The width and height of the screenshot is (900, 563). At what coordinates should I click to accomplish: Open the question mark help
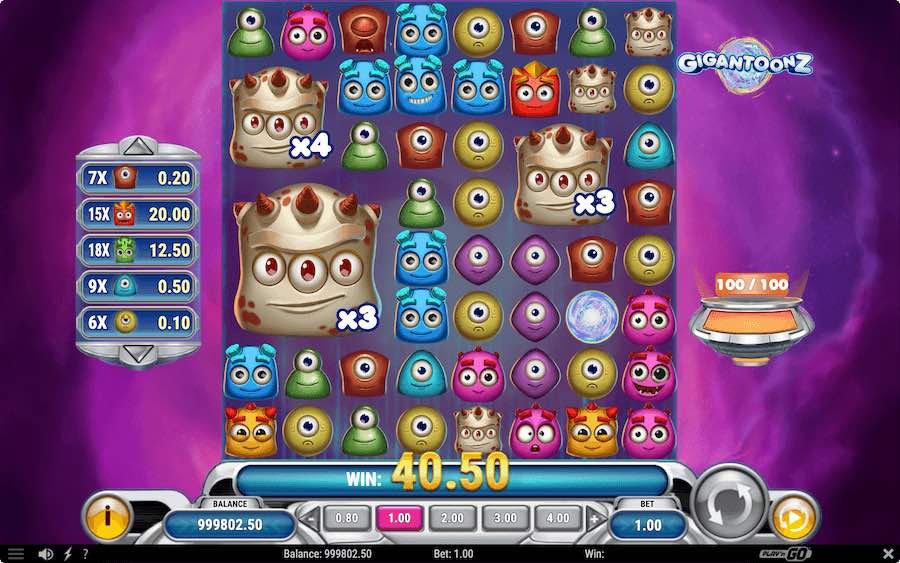click(x=85, y=553)
